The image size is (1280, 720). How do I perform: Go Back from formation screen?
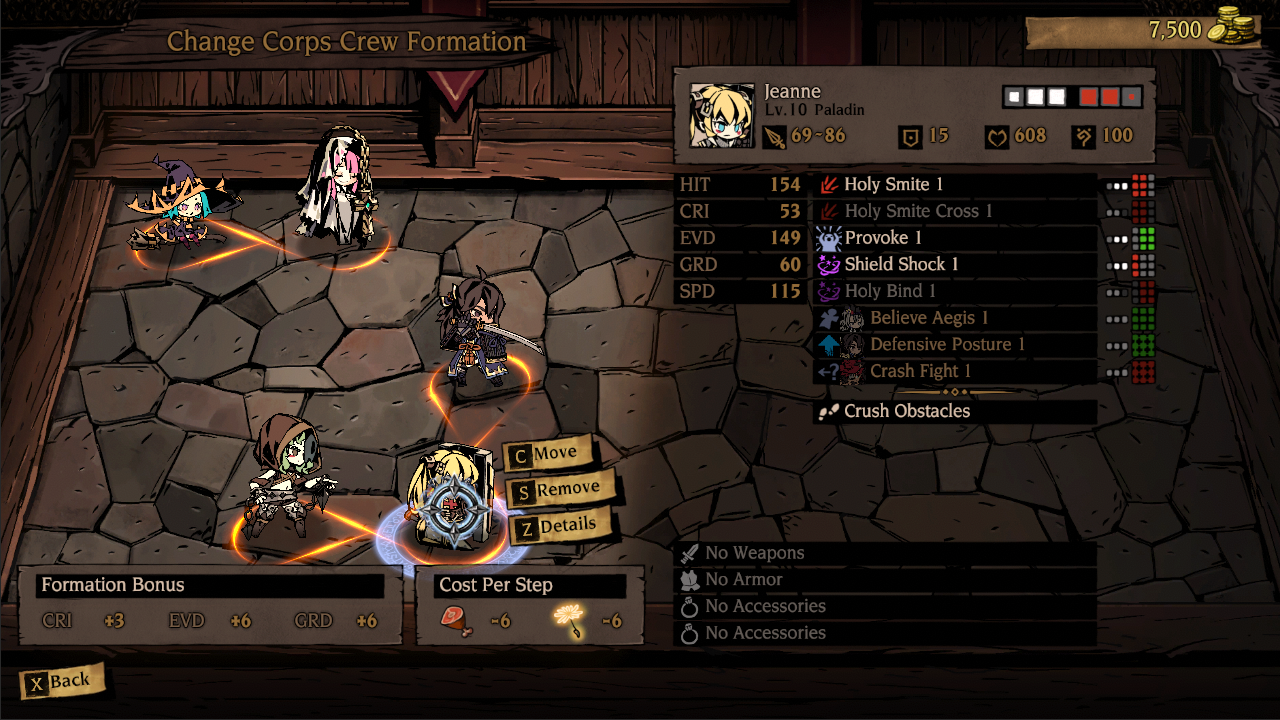[61, 682]
